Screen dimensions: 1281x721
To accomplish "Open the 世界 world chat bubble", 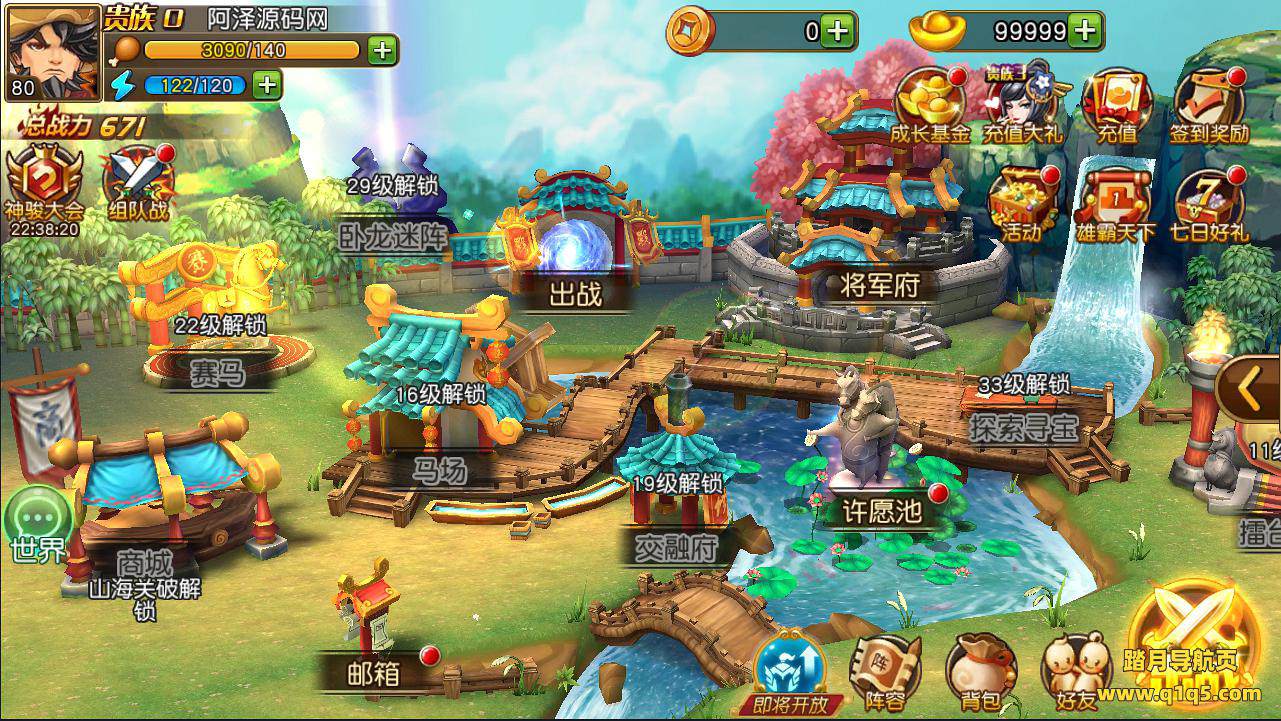I will point(38,524).
